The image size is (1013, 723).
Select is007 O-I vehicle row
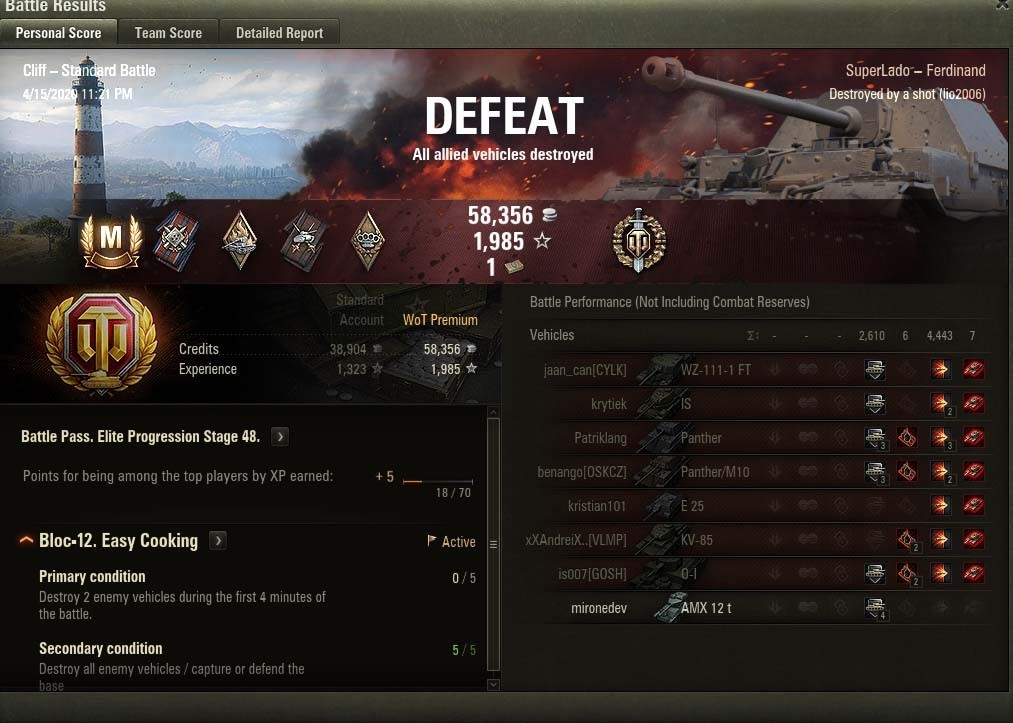[760, 574]
